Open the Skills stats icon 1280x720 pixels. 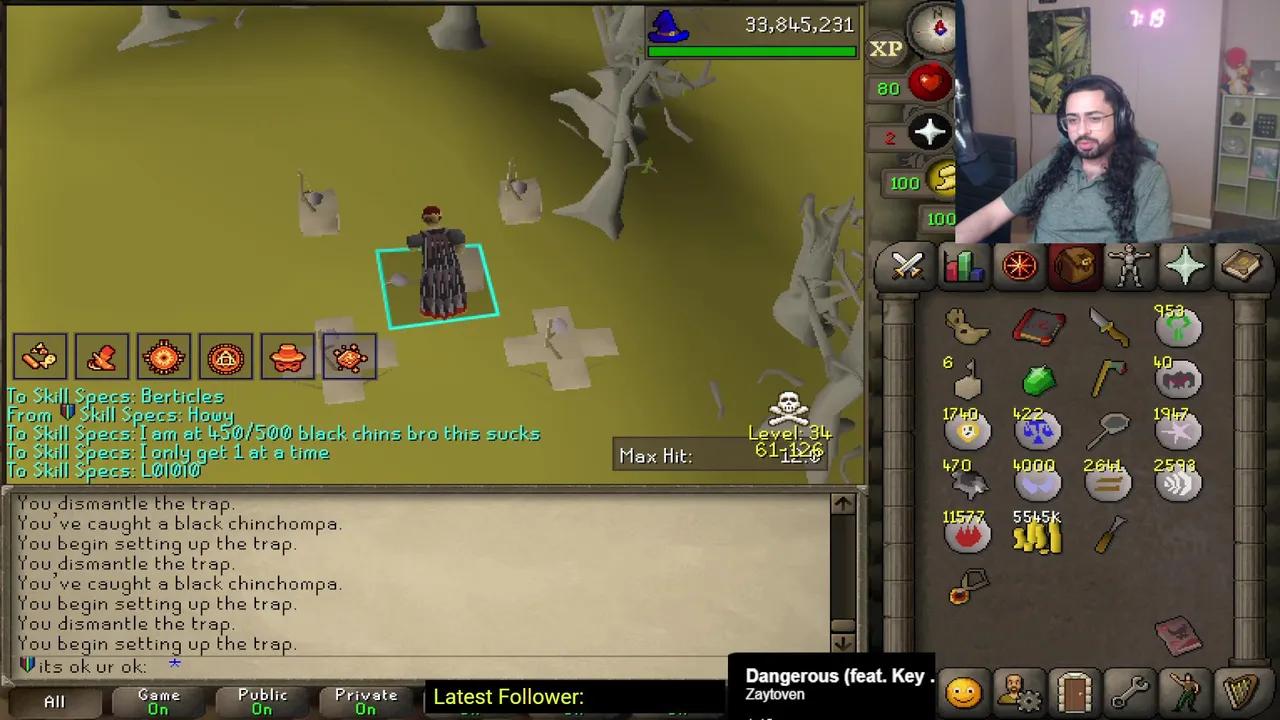pos(962,265)
